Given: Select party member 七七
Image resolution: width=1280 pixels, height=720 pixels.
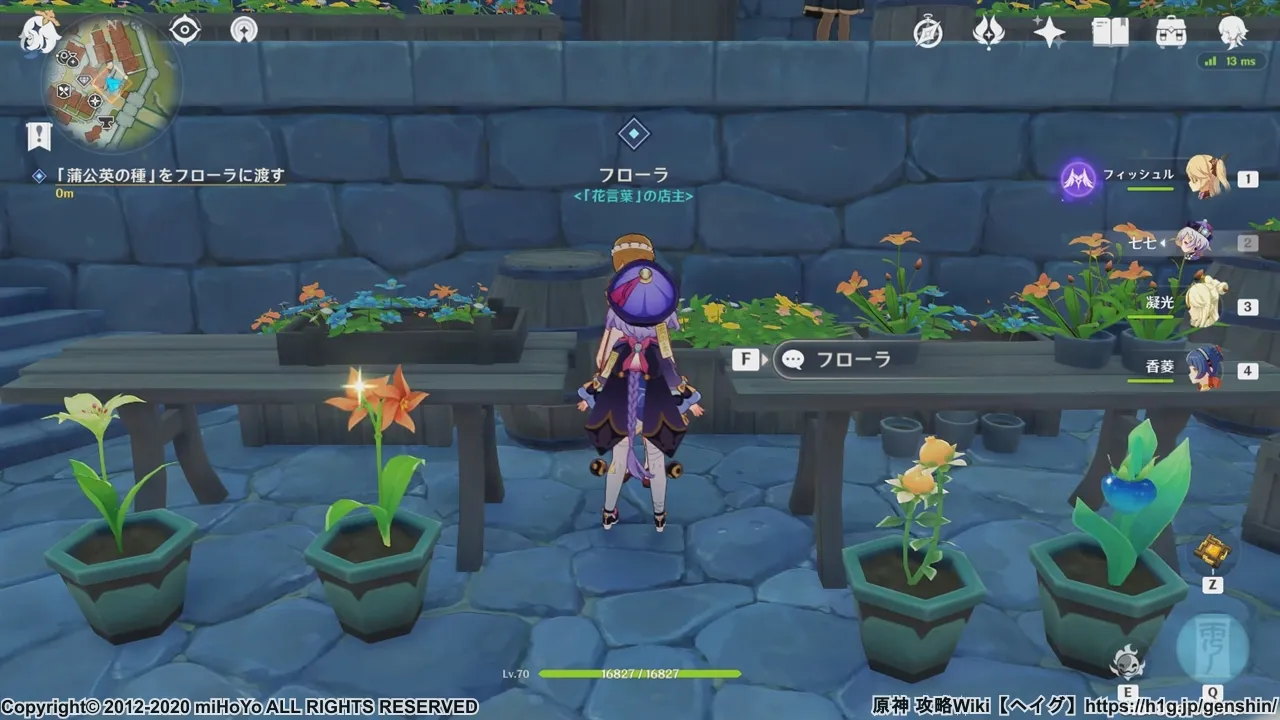Looking at the screenshot, I should tap(1195, 241).
